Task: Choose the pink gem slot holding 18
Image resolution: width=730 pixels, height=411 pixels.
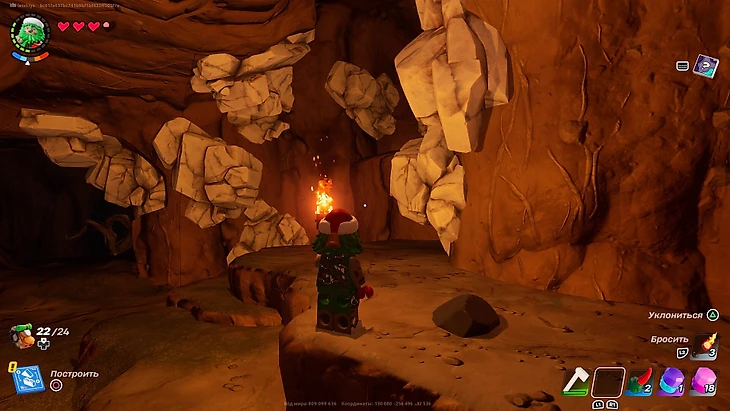Action: point(706,382)
